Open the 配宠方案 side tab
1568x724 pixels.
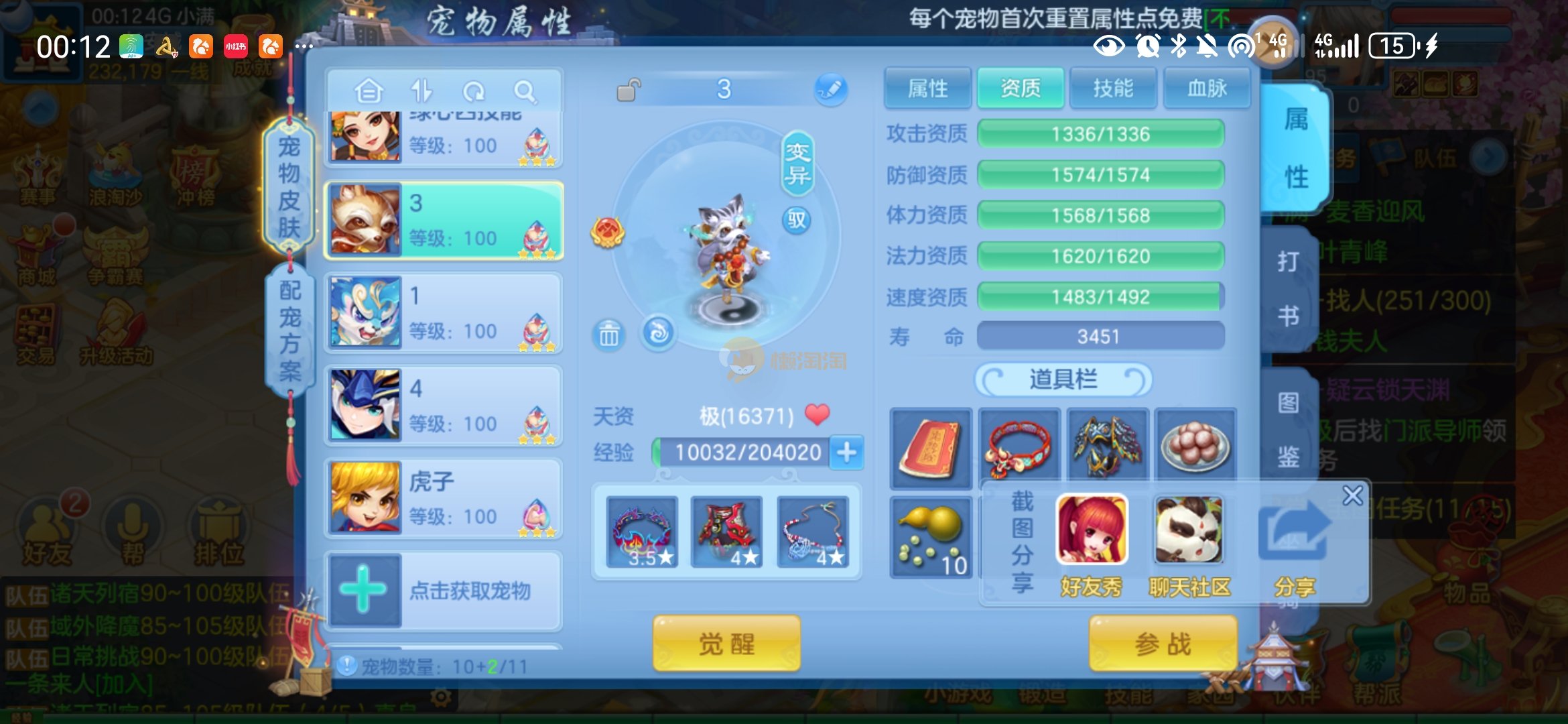tap(289, 330)
